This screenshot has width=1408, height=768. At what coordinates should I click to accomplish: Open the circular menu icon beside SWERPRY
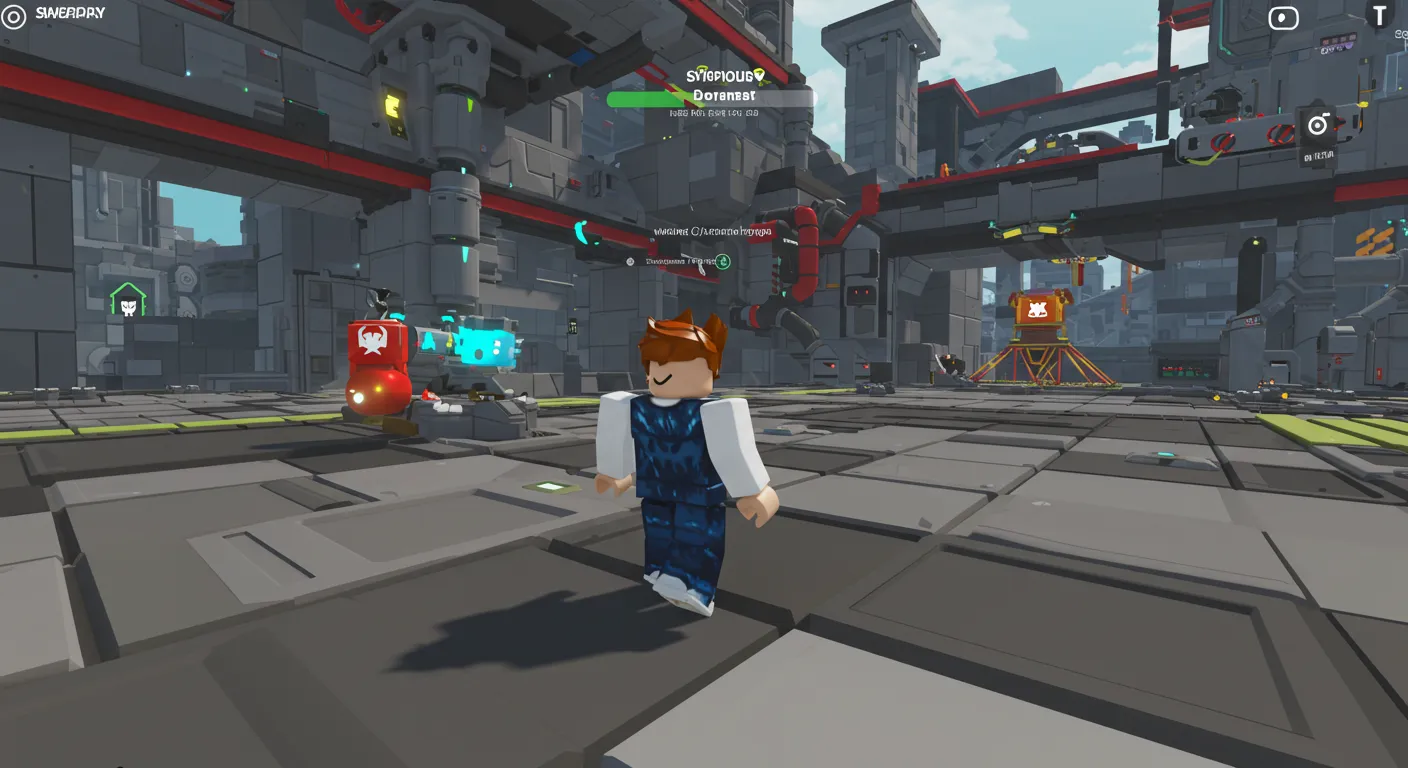13,15
